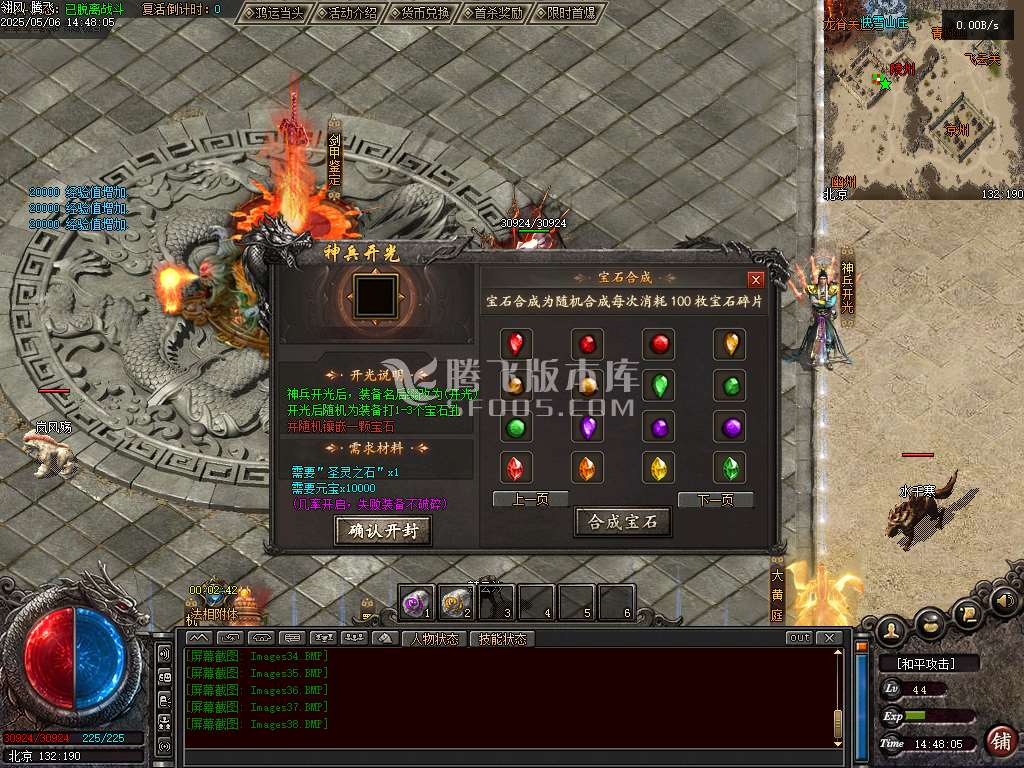Switch to the 技能状态 skill status tab
Screen dimensions: 1024x768
(502, 638)
